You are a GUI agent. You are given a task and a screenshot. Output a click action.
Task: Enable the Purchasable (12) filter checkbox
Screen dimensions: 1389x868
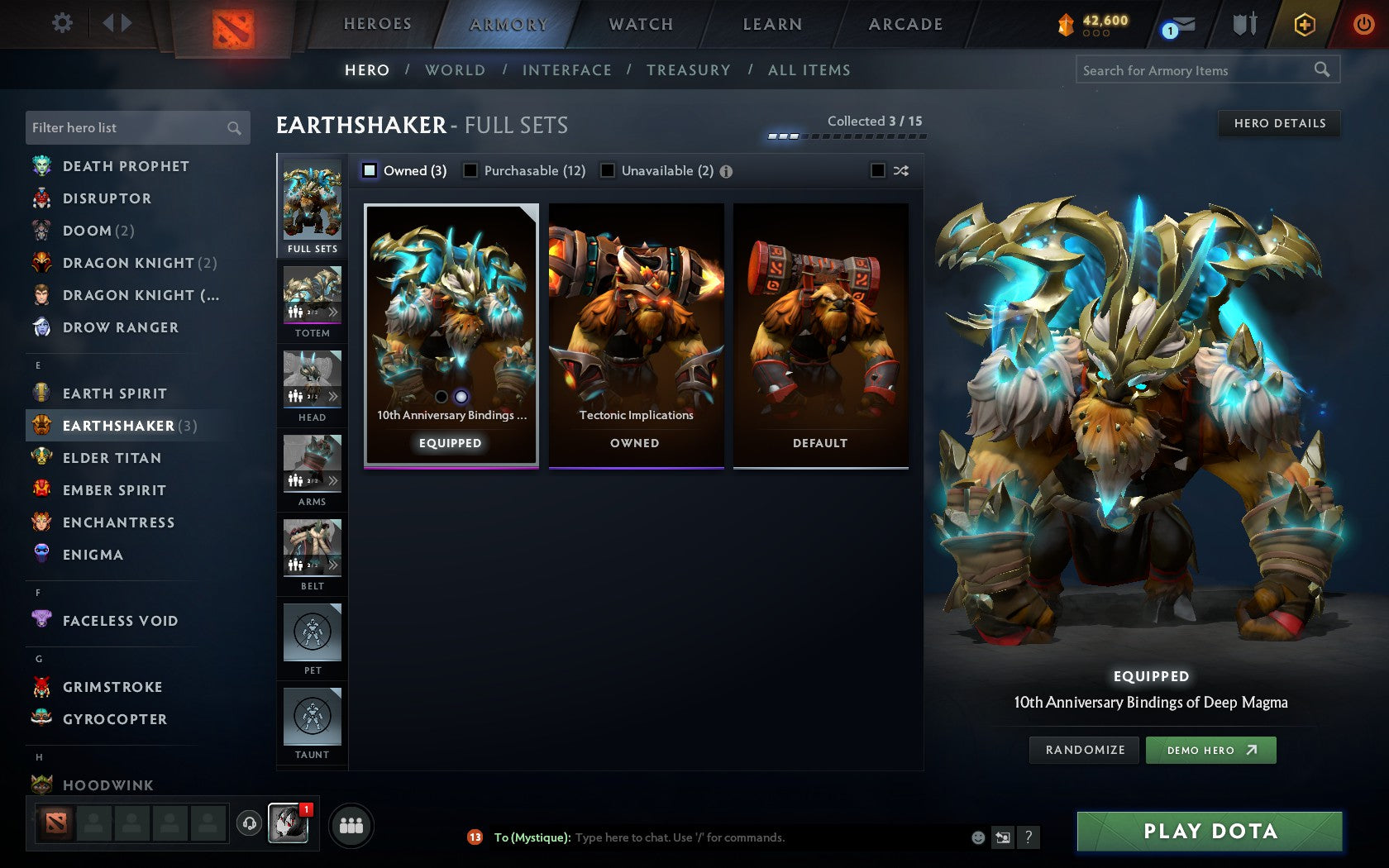(471, 171)
